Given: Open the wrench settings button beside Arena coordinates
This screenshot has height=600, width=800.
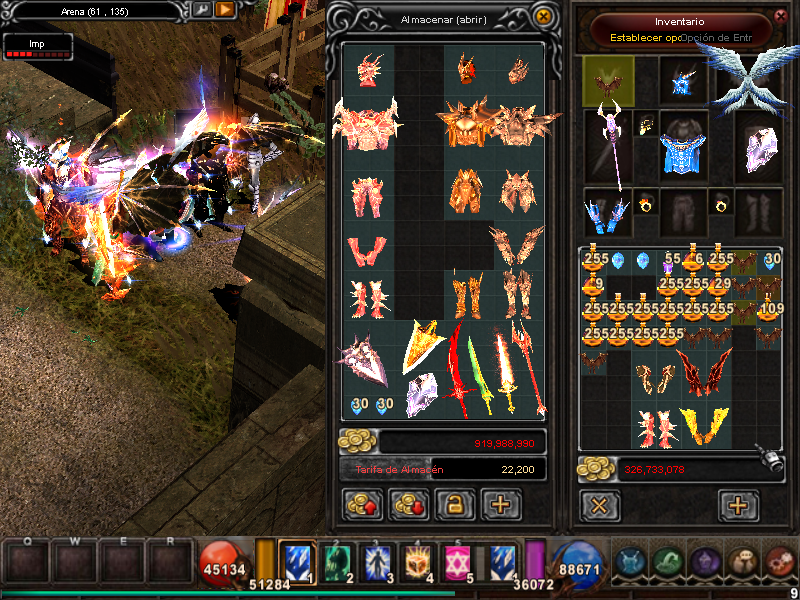Looking at the screenshot, I should pyautogui.click(x=201, y=10).
